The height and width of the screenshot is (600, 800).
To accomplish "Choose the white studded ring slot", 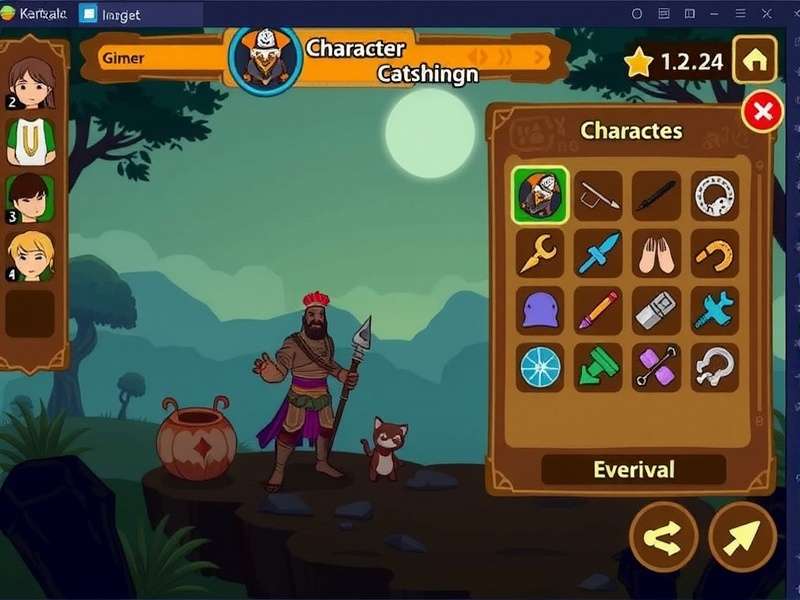I will point(715,194).
